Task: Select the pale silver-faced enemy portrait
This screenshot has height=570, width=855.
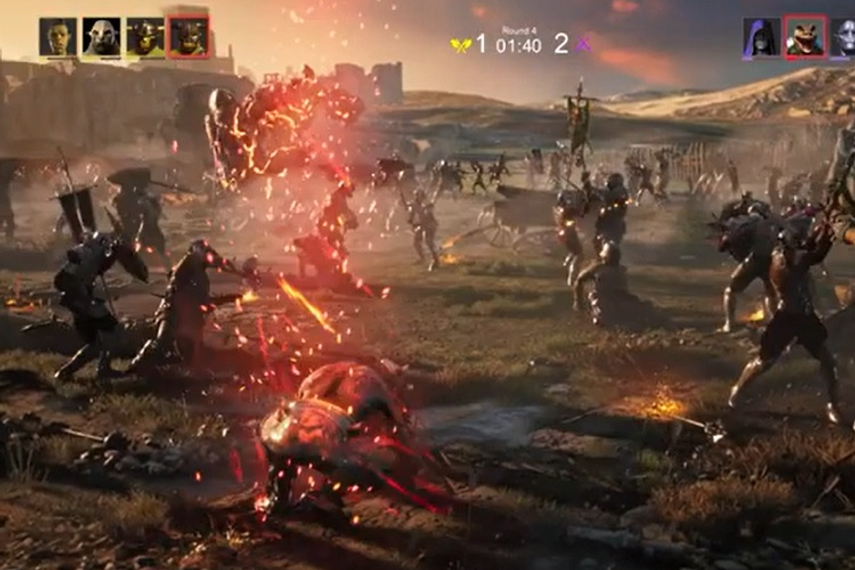Action: 844,37
